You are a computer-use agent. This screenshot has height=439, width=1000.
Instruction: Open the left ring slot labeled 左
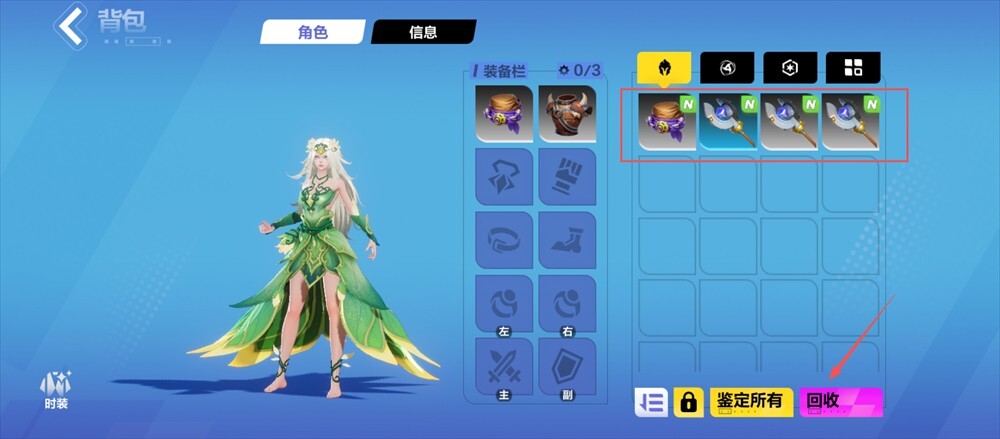(x=504, y=303)
